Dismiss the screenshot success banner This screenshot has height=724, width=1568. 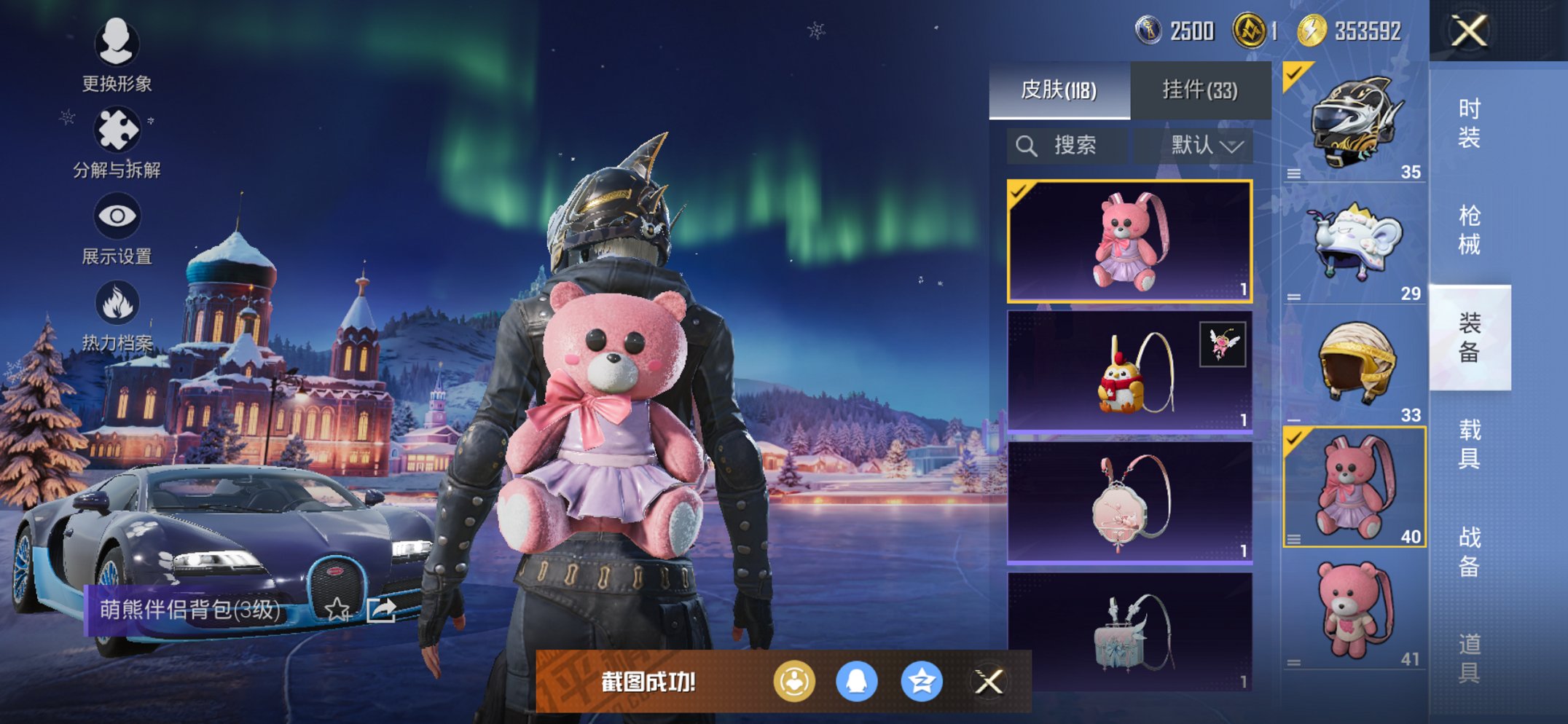click(989, 682)
